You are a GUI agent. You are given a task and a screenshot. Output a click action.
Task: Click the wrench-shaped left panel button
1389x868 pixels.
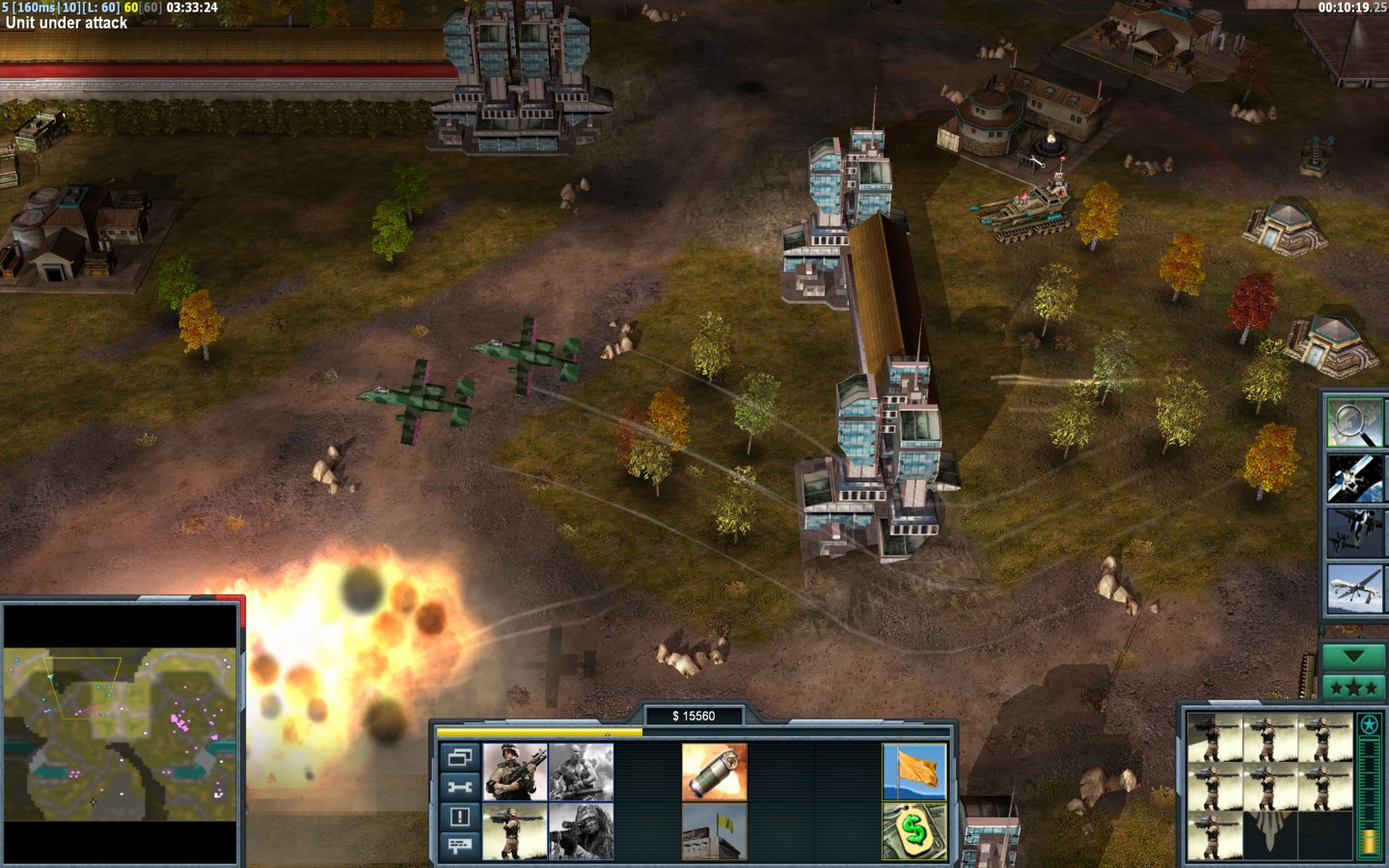coord(459,787)
